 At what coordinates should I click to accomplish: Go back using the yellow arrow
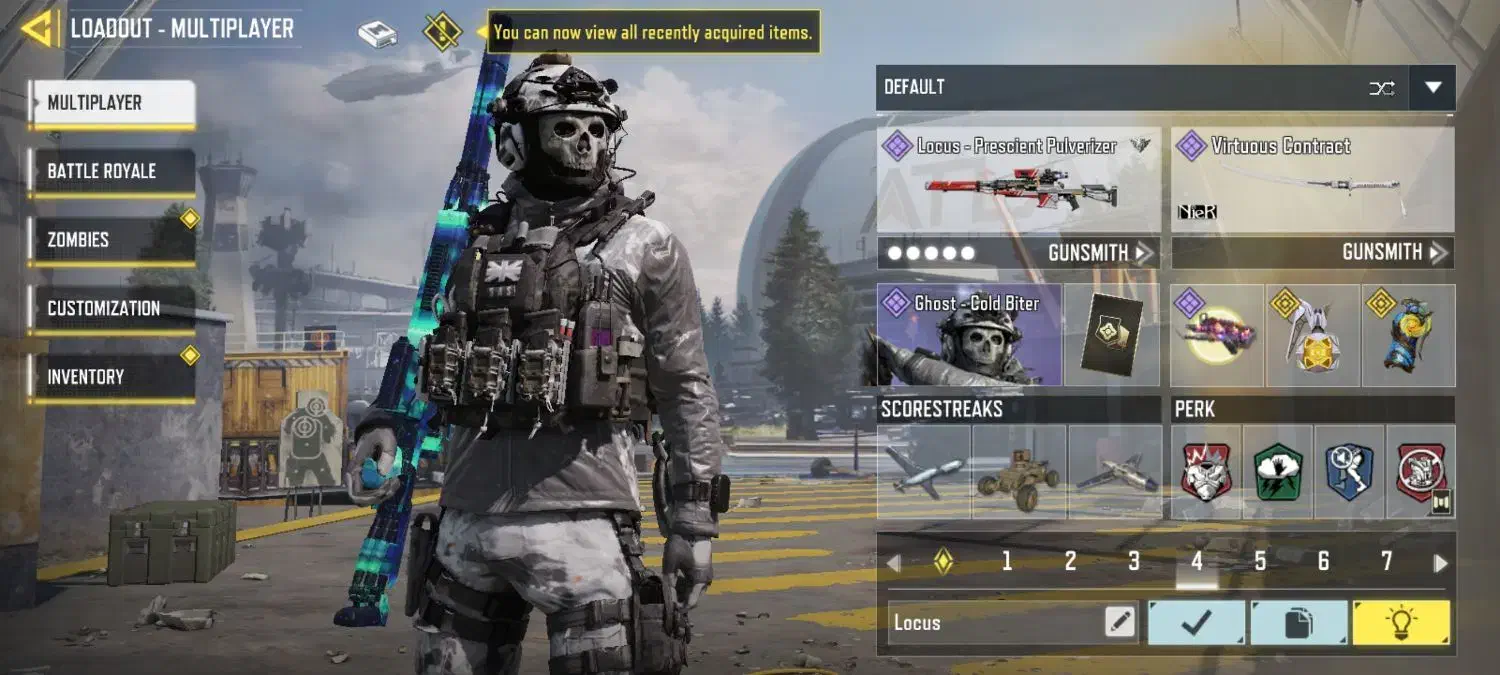[x=37, y=28]
